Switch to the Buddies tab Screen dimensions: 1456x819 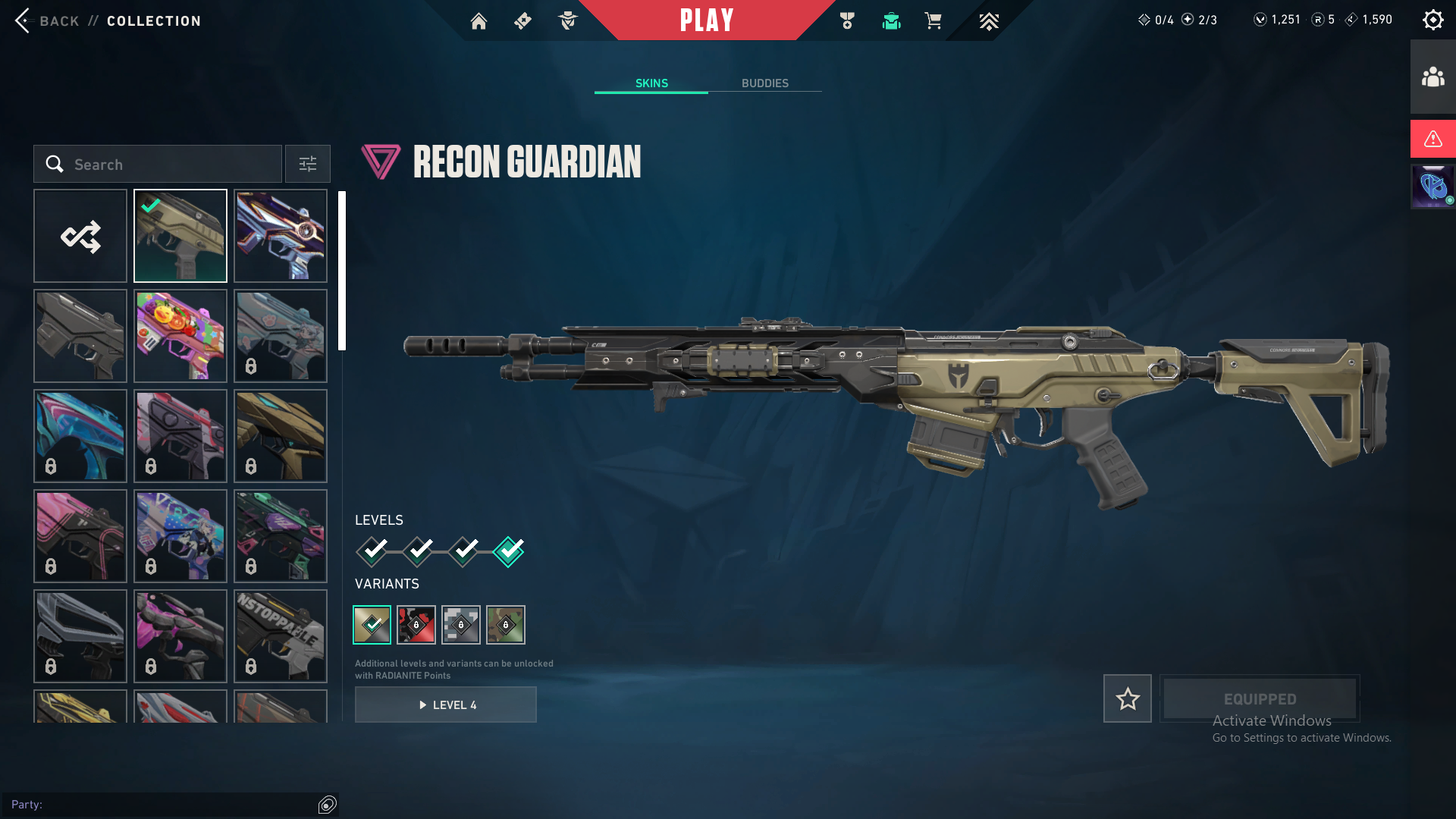pos(764,83)
